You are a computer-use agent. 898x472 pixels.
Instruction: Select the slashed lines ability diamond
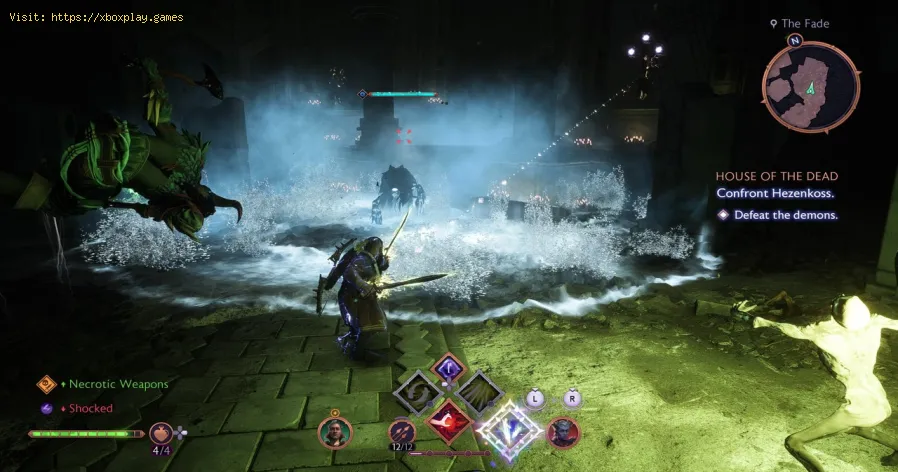coord(480,392)
